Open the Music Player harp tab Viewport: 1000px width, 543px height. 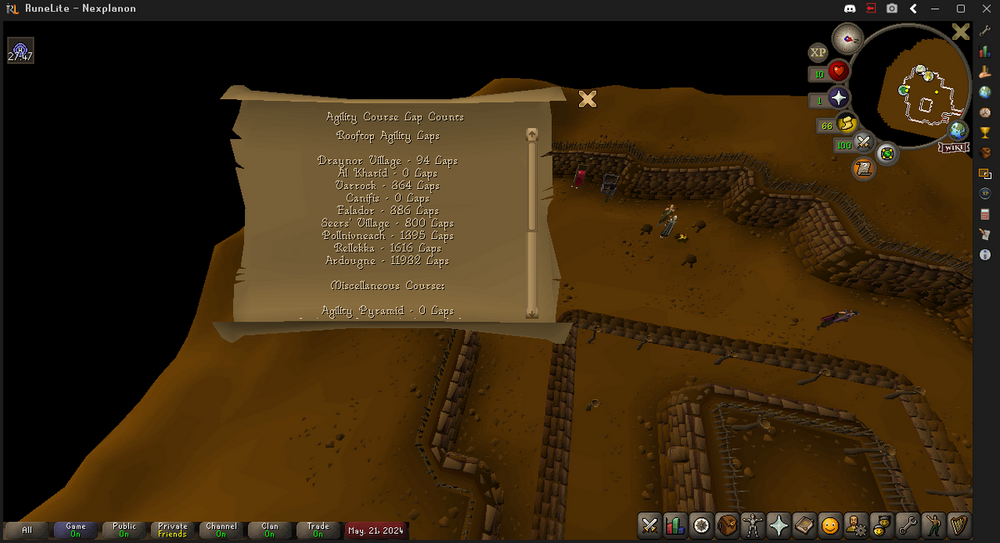[x=960, y=525]
